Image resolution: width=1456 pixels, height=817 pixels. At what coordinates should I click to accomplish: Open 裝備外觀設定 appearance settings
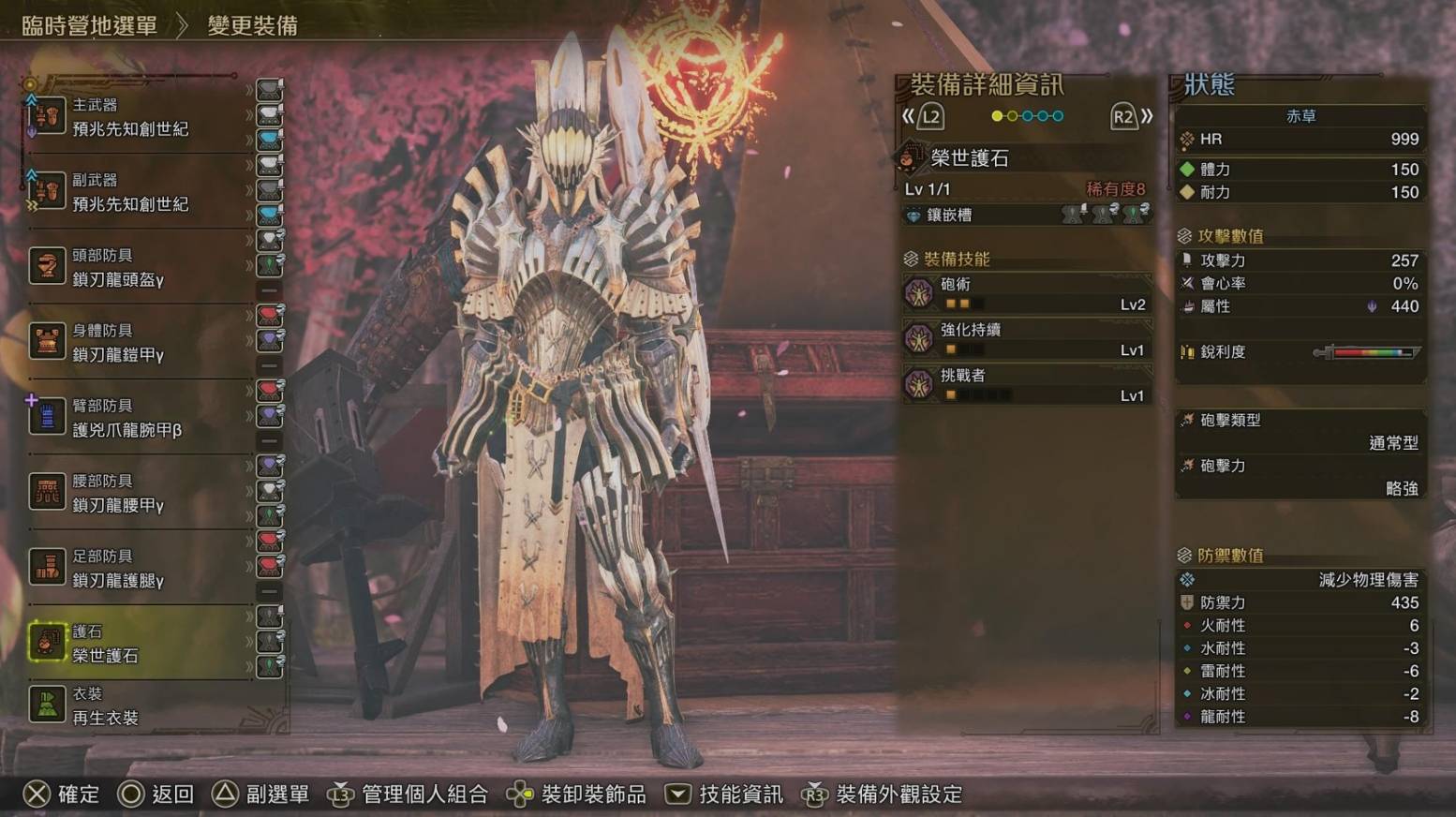click(x=882, y=795)
